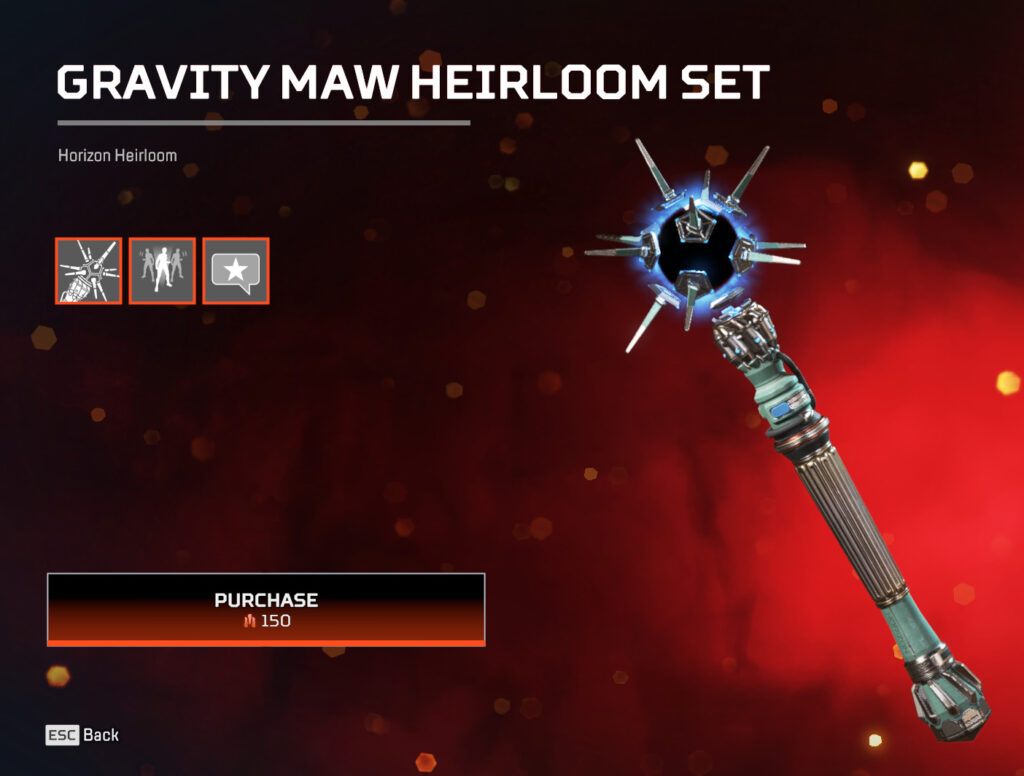View the star speech bubble quip item
Screen dimensions: 1024x776
236,271
